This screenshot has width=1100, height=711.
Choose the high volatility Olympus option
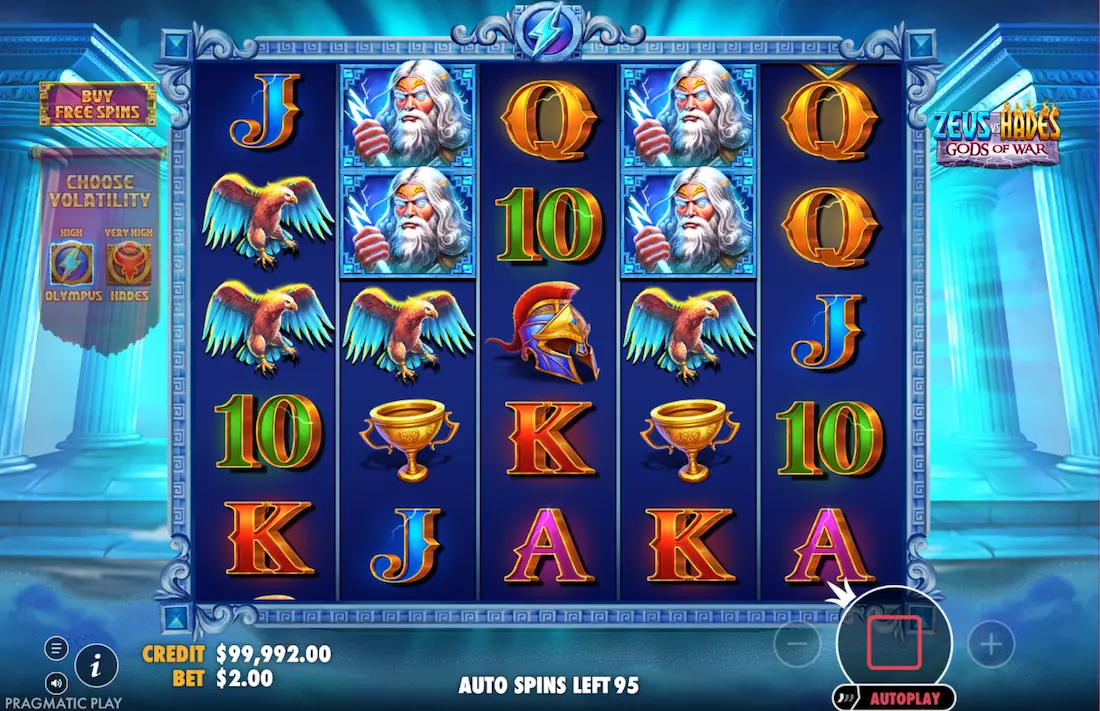coord(72,263)
